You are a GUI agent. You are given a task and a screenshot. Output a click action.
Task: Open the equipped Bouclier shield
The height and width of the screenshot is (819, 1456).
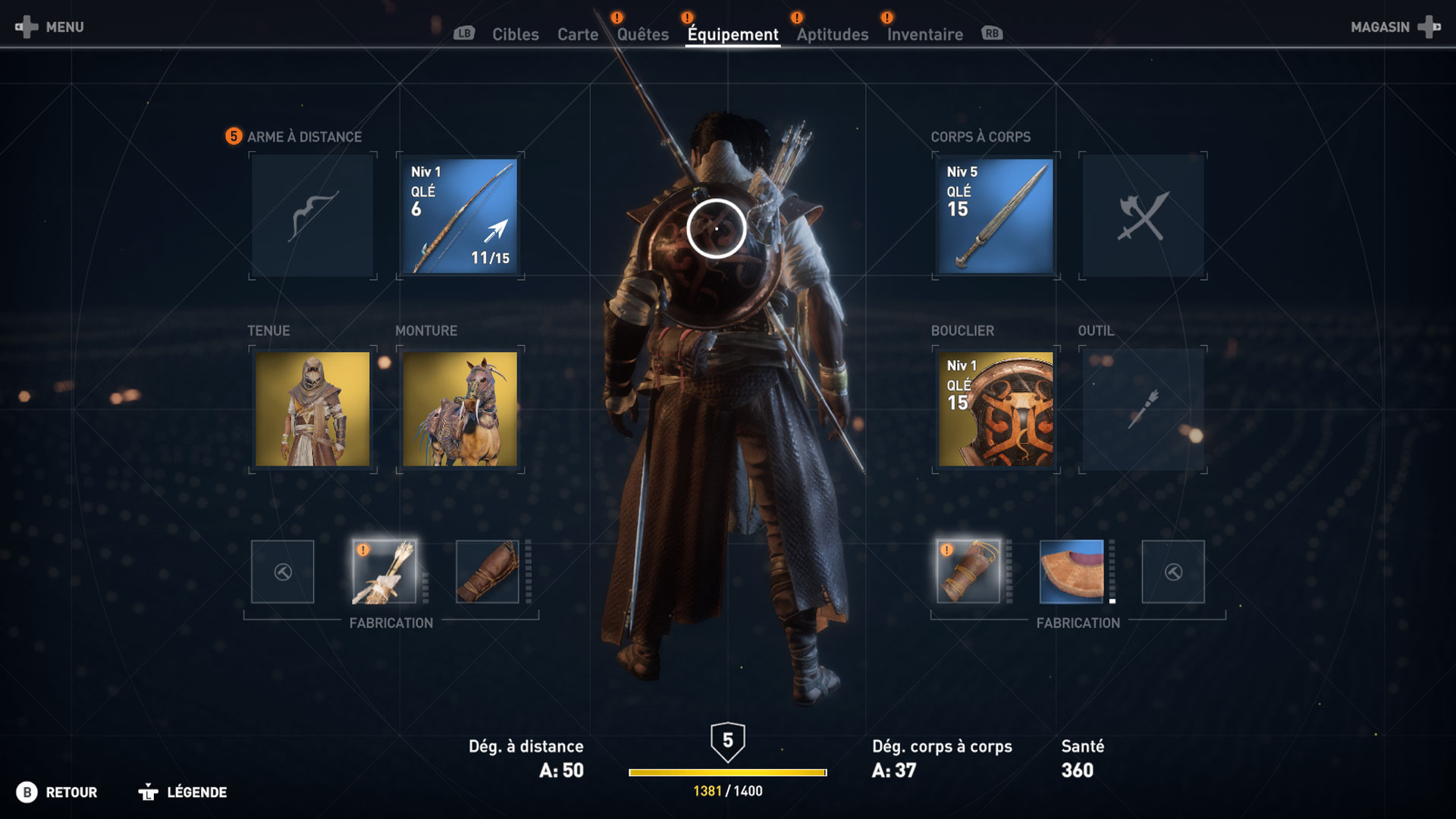click(994, 408)
